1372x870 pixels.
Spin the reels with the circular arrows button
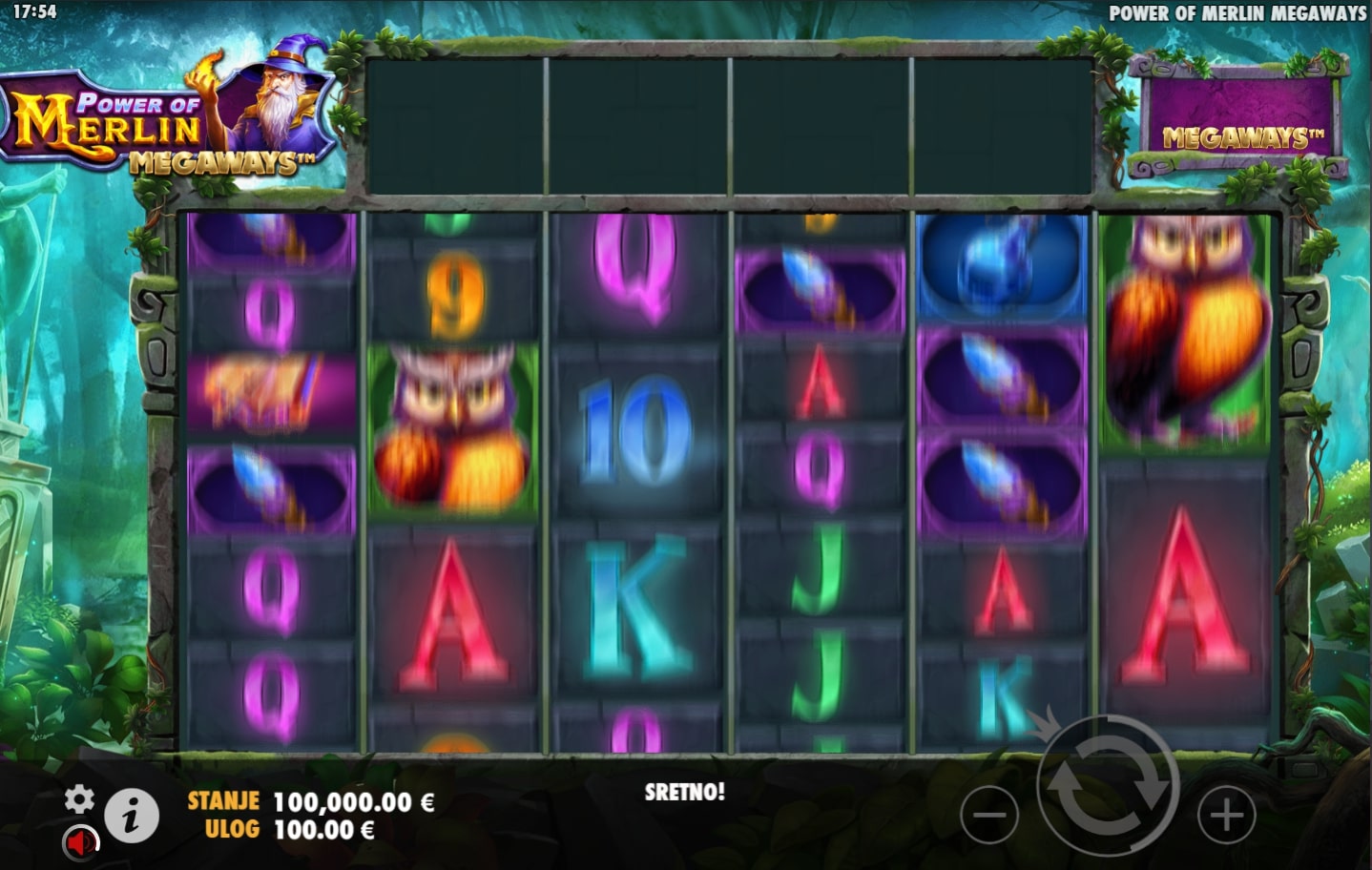click(x=1108, y=787)
